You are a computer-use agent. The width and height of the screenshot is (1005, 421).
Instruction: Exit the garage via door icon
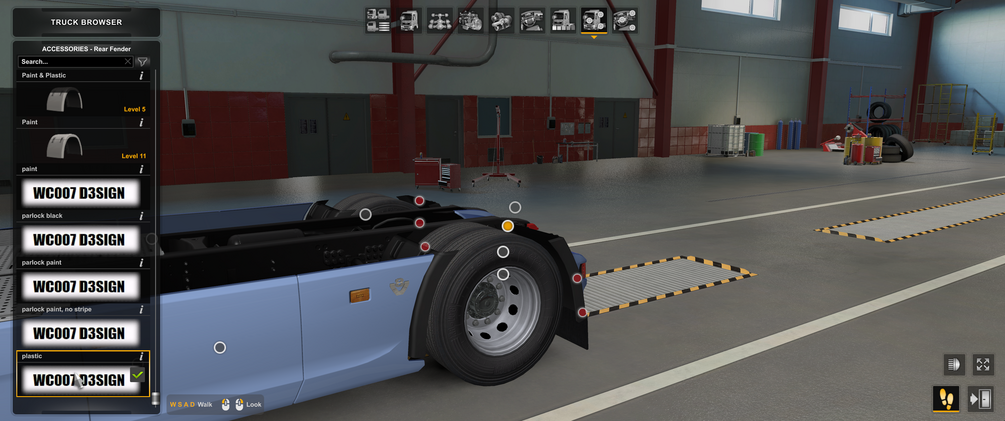981,399
